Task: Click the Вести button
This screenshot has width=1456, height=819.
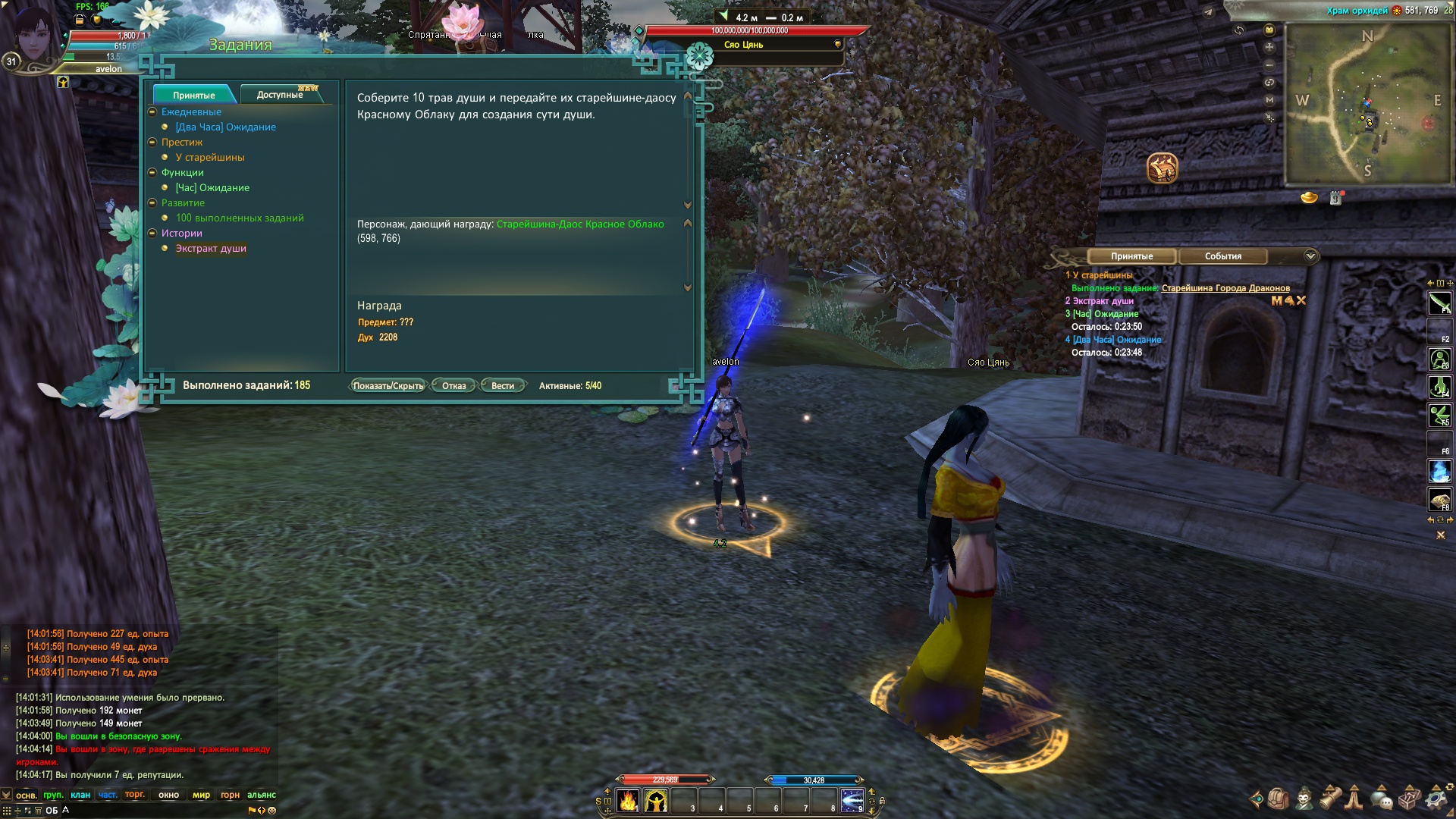Action: [502, 386]
